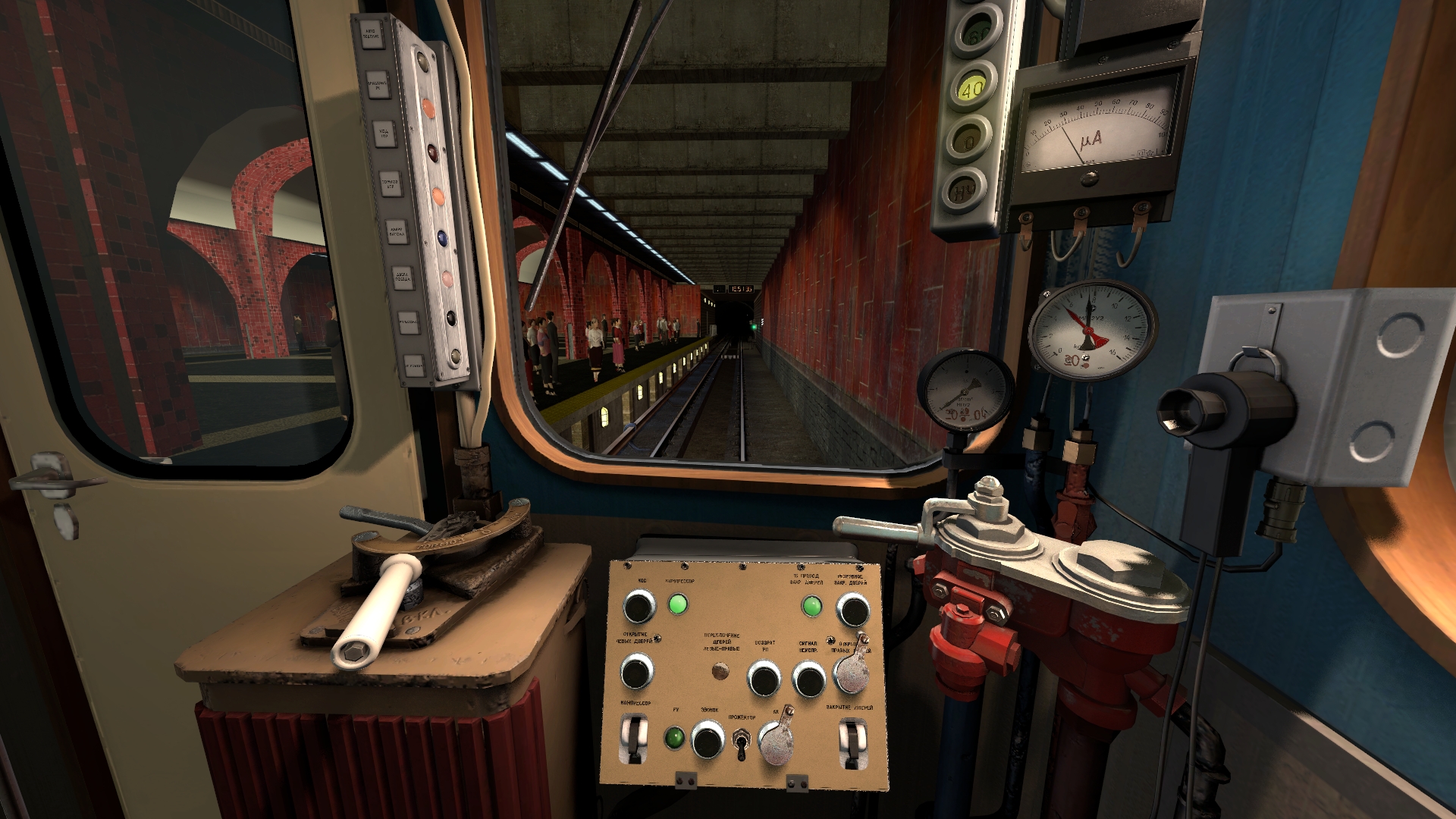The image size is (1456, 819).
Task: Ring the Звонок bell button
Action: coord(708,739)
